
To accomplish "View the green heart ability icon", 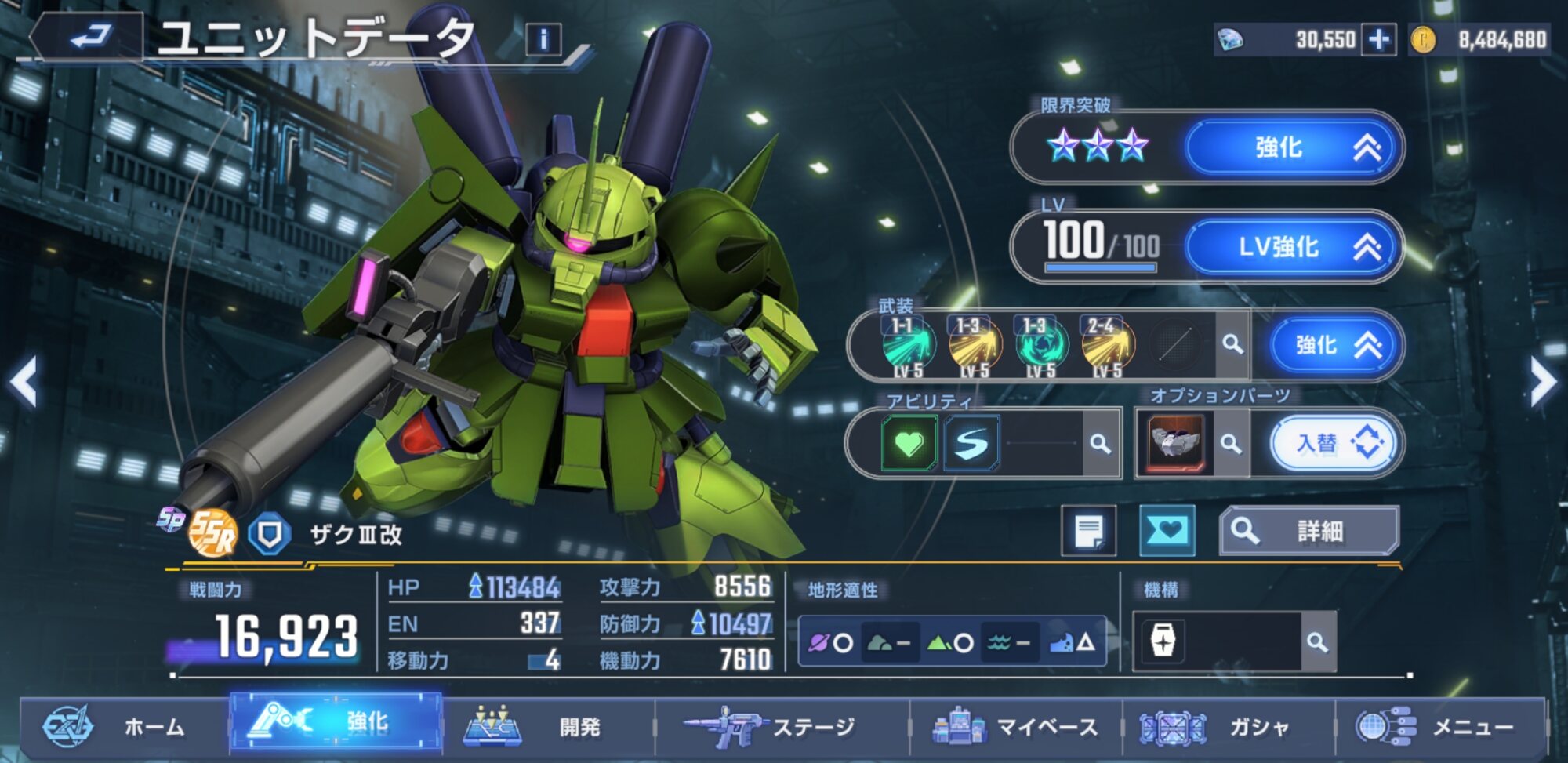I will point(909,444).
